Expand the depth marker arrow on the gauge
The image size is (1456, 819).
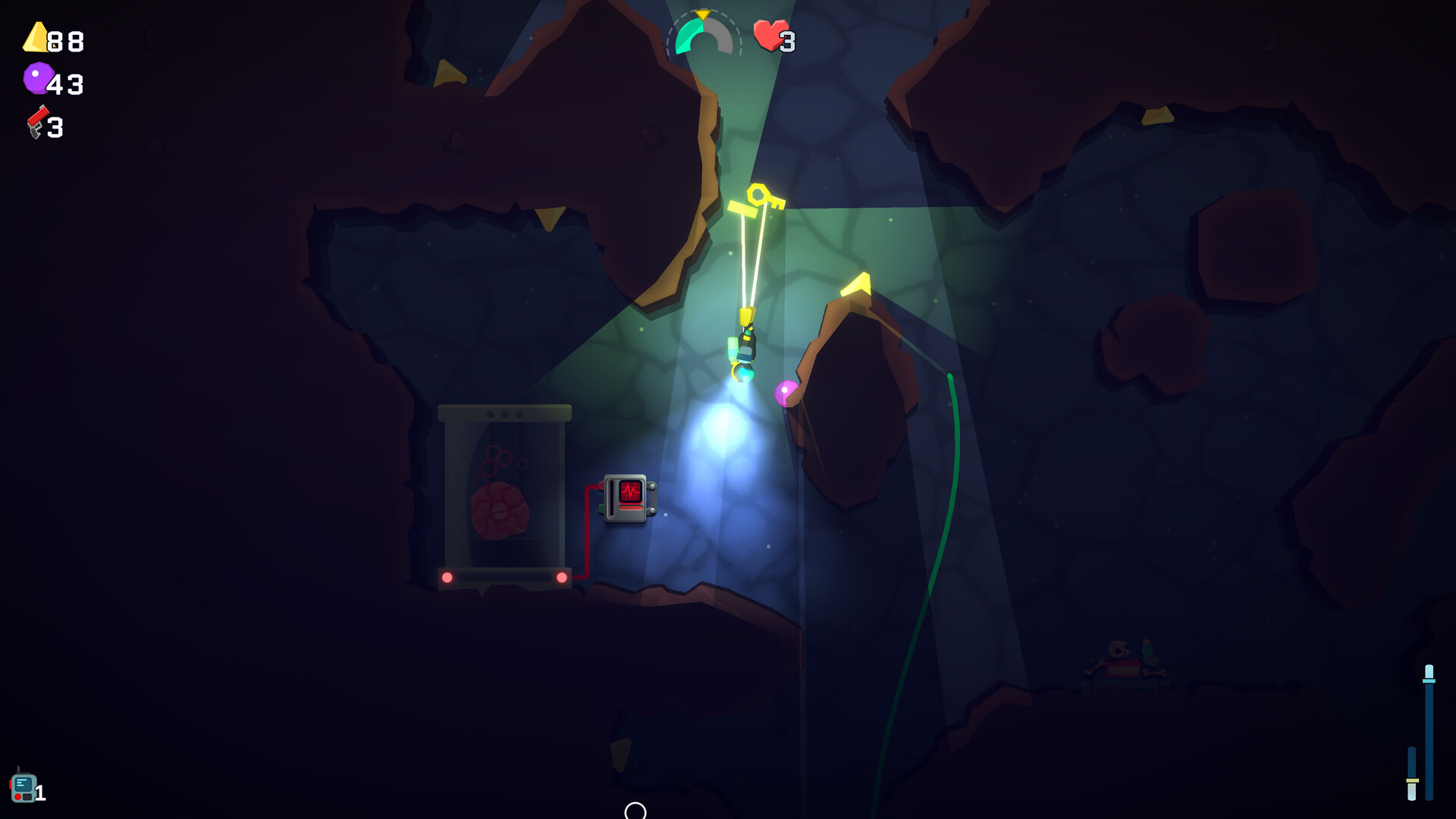click(x=702, y=14)
